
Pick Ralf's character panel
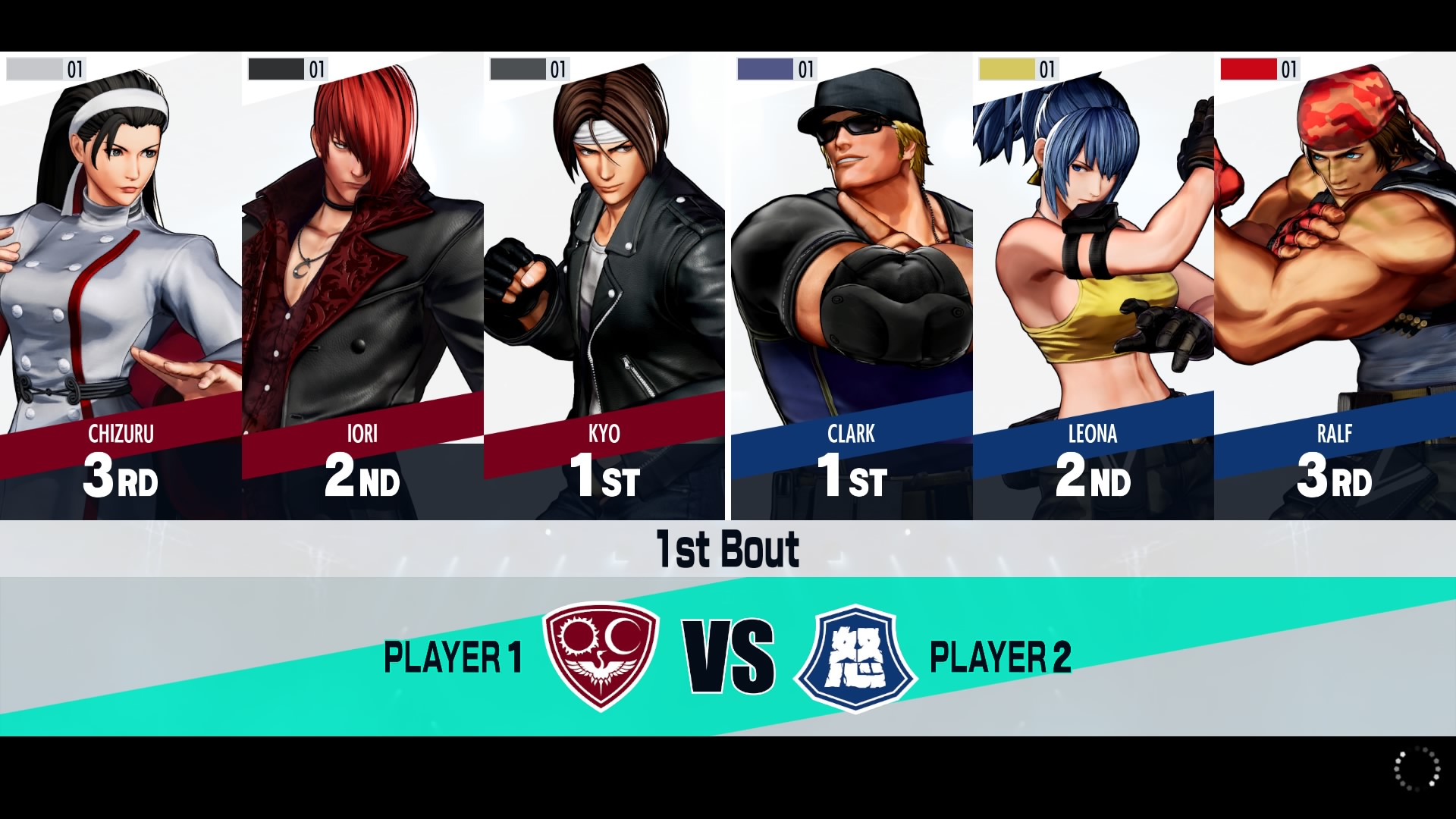tap(1335, 288)
